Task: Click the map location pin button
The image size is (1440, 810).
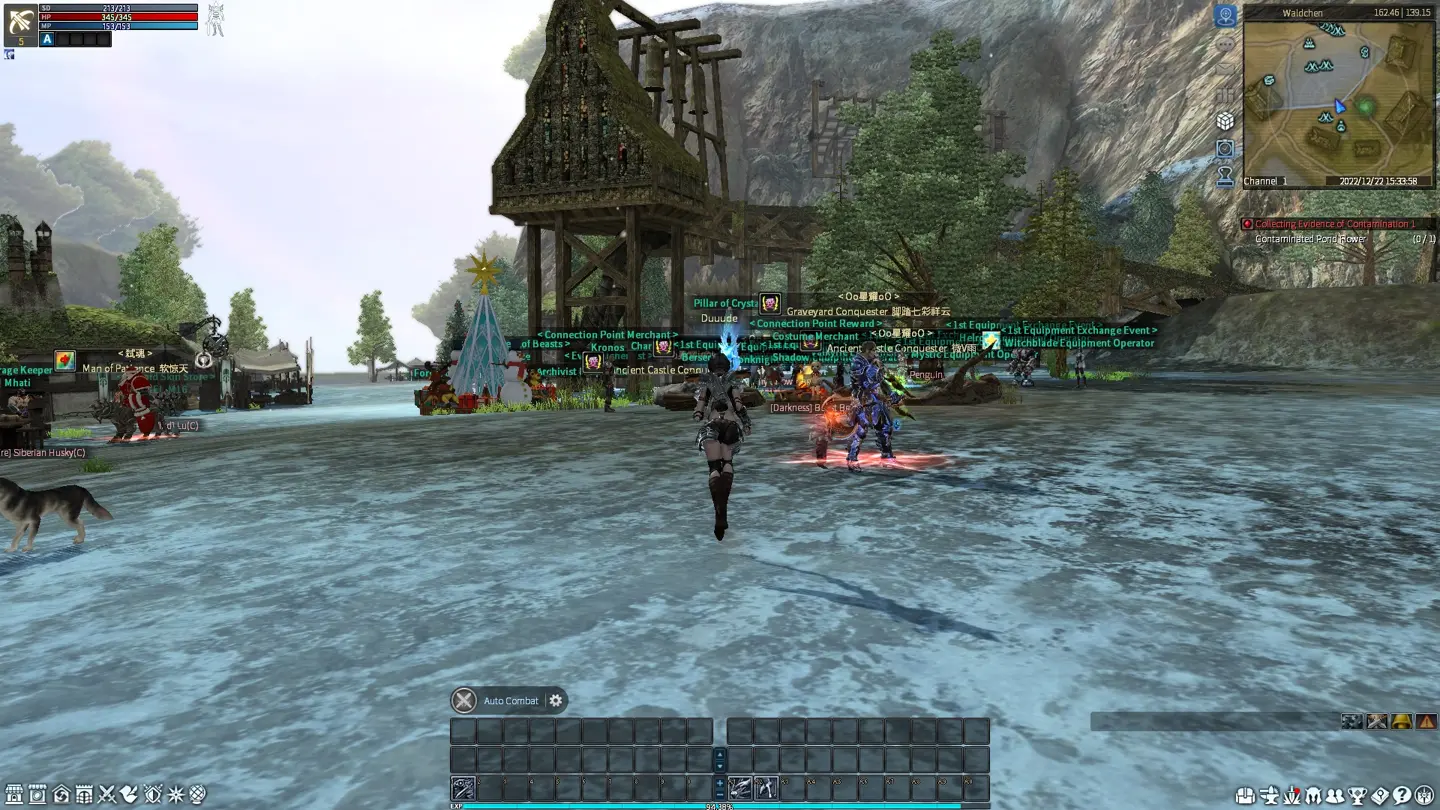Action: pos(1225,16)
